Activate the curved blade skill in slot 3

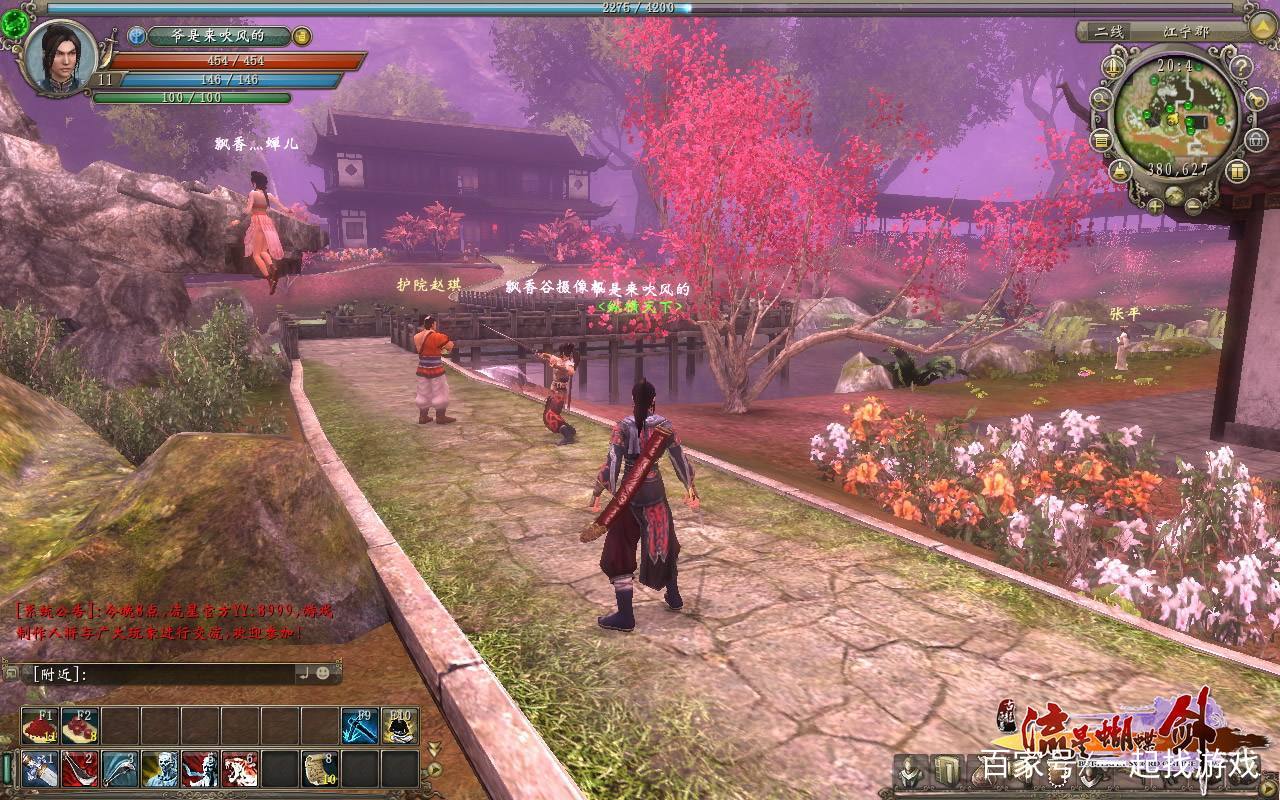120,769
